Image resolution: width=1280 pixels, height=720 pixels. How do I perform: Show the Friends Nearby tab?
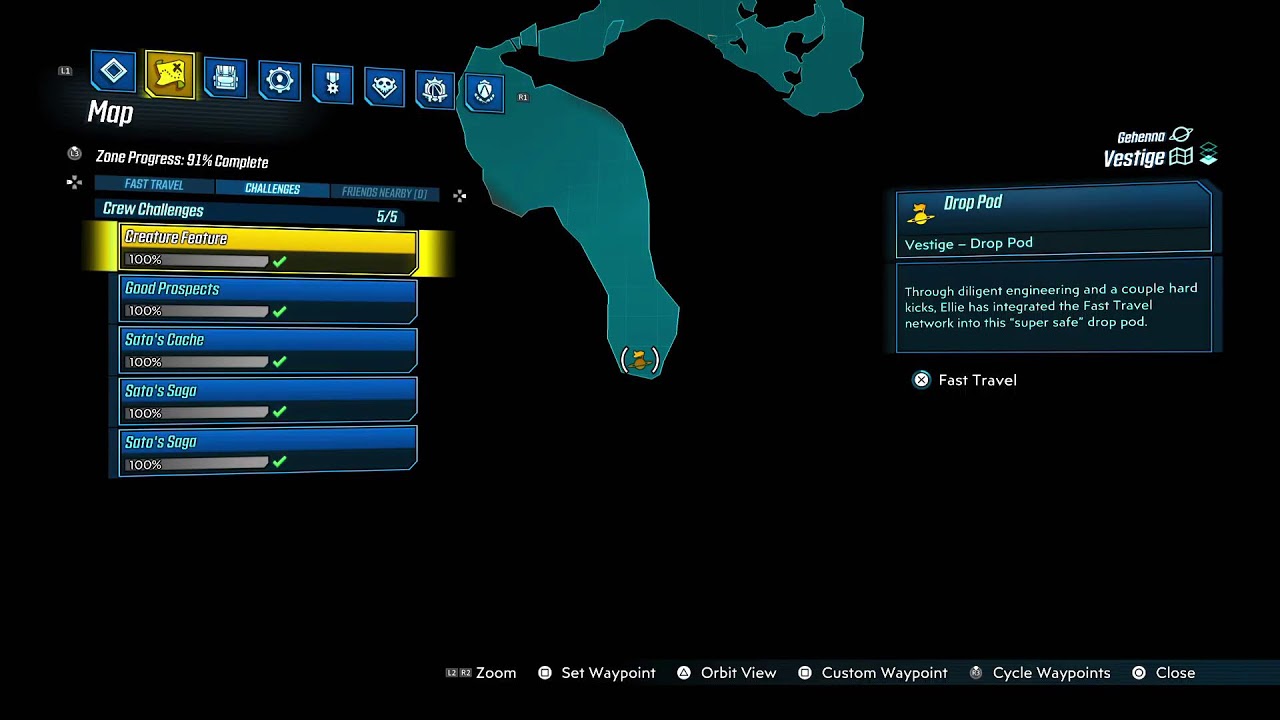[384, 193]
